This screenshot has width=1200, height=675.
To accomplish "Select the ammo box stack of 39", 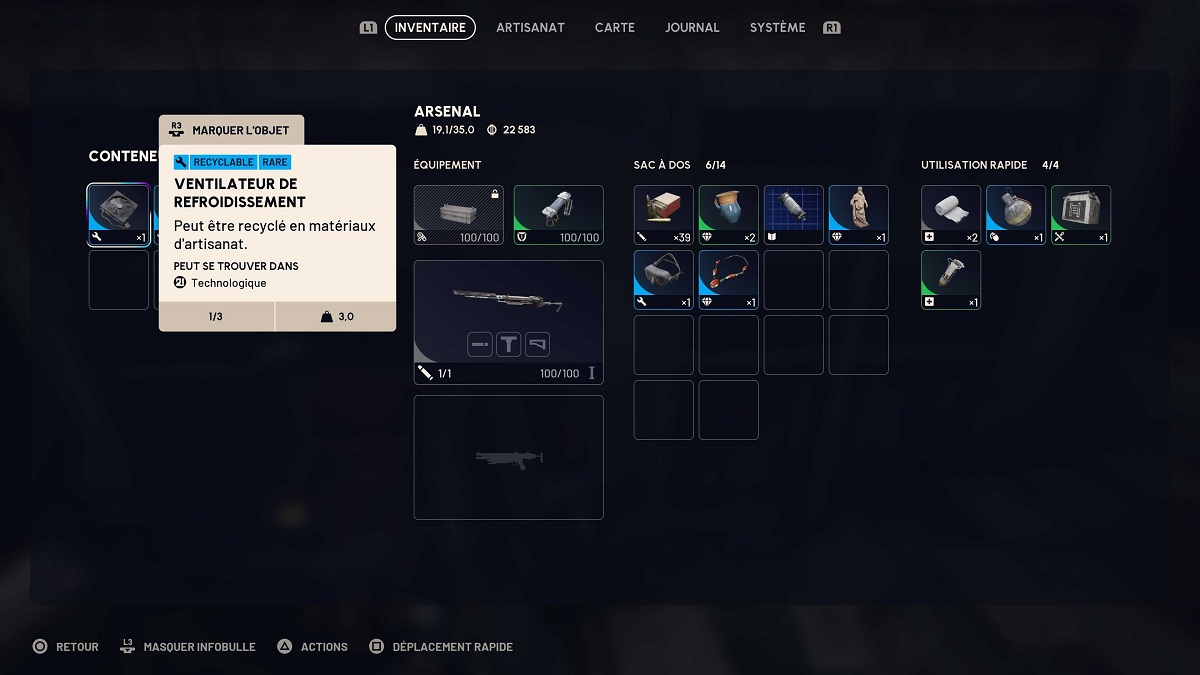I will tap(664, 215).
